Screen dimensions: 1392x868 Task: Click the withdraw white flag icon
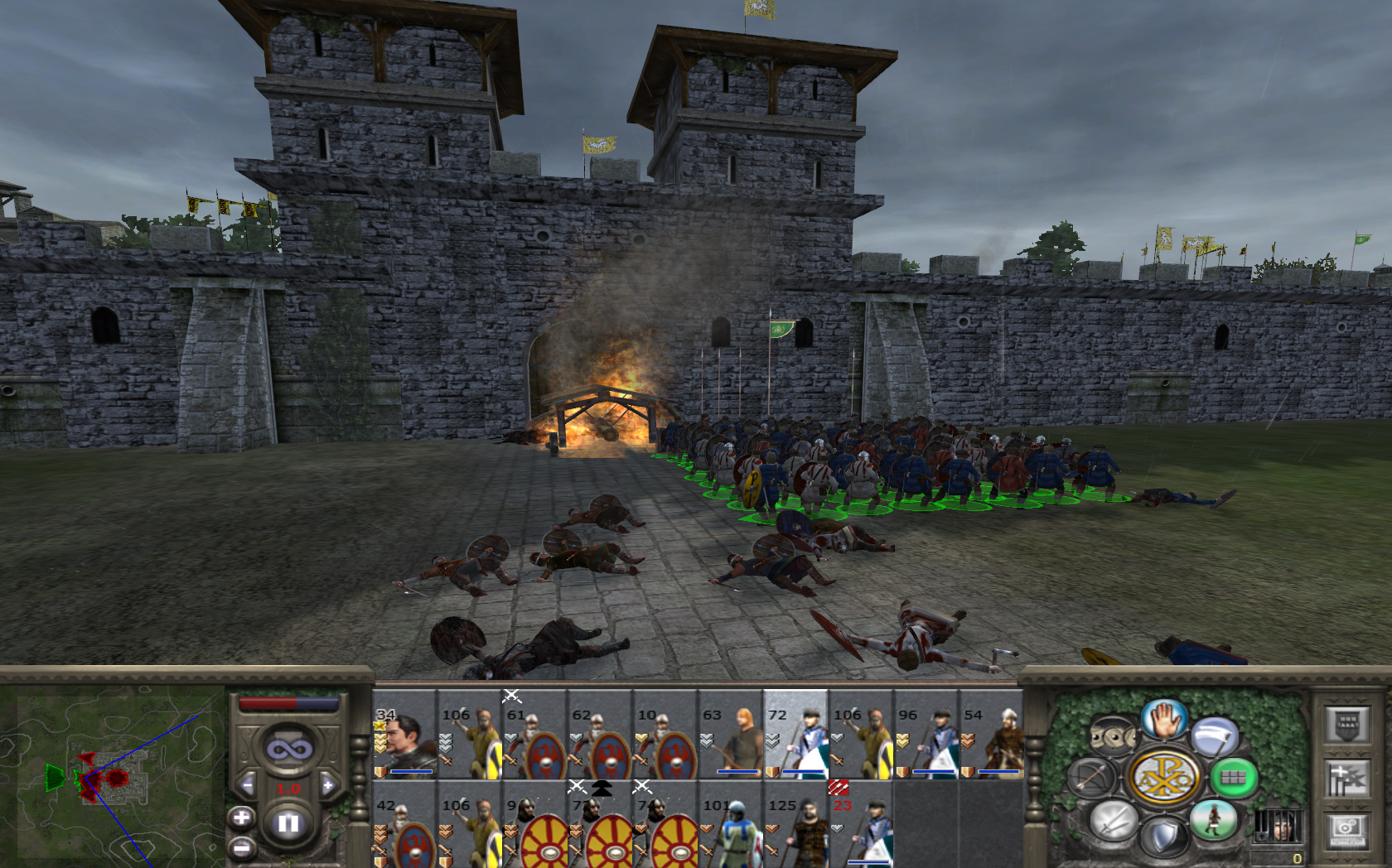click(x=1213, y=735)
